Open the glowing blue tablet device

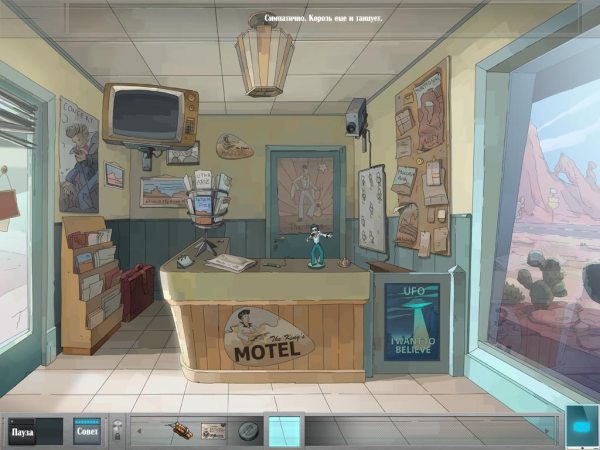tap(581, 425)
